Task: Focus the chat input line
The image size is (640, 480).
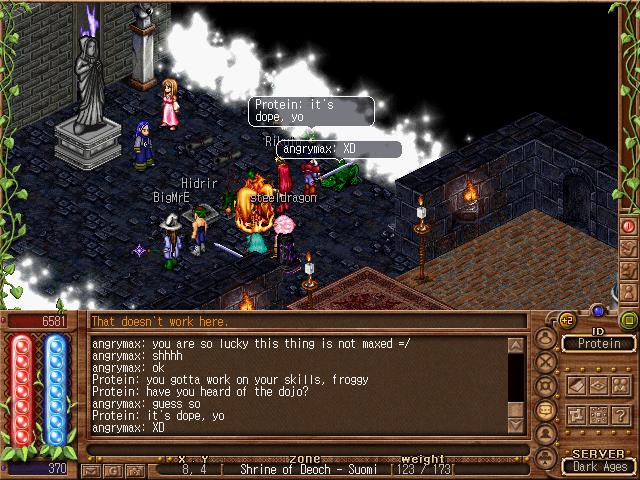Action: point(300,448)
